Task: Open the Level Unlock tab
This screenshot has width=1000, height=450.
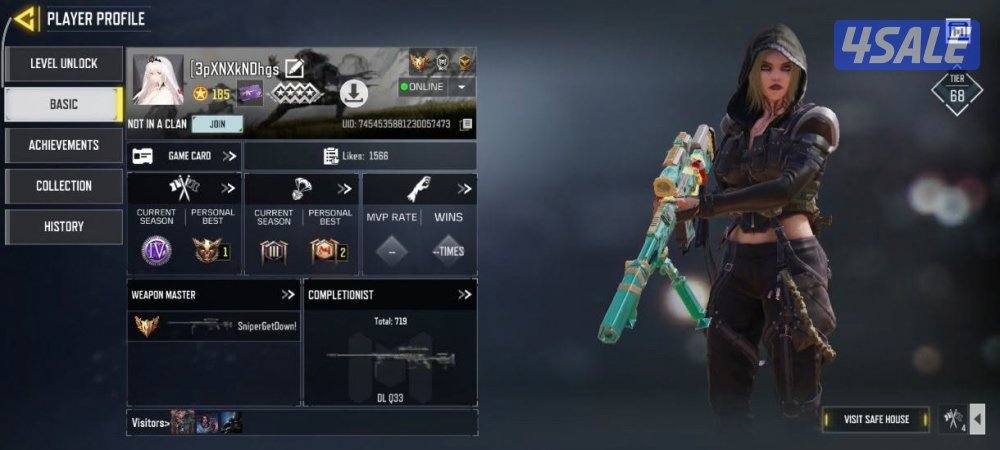Action: tap(63, 64)
